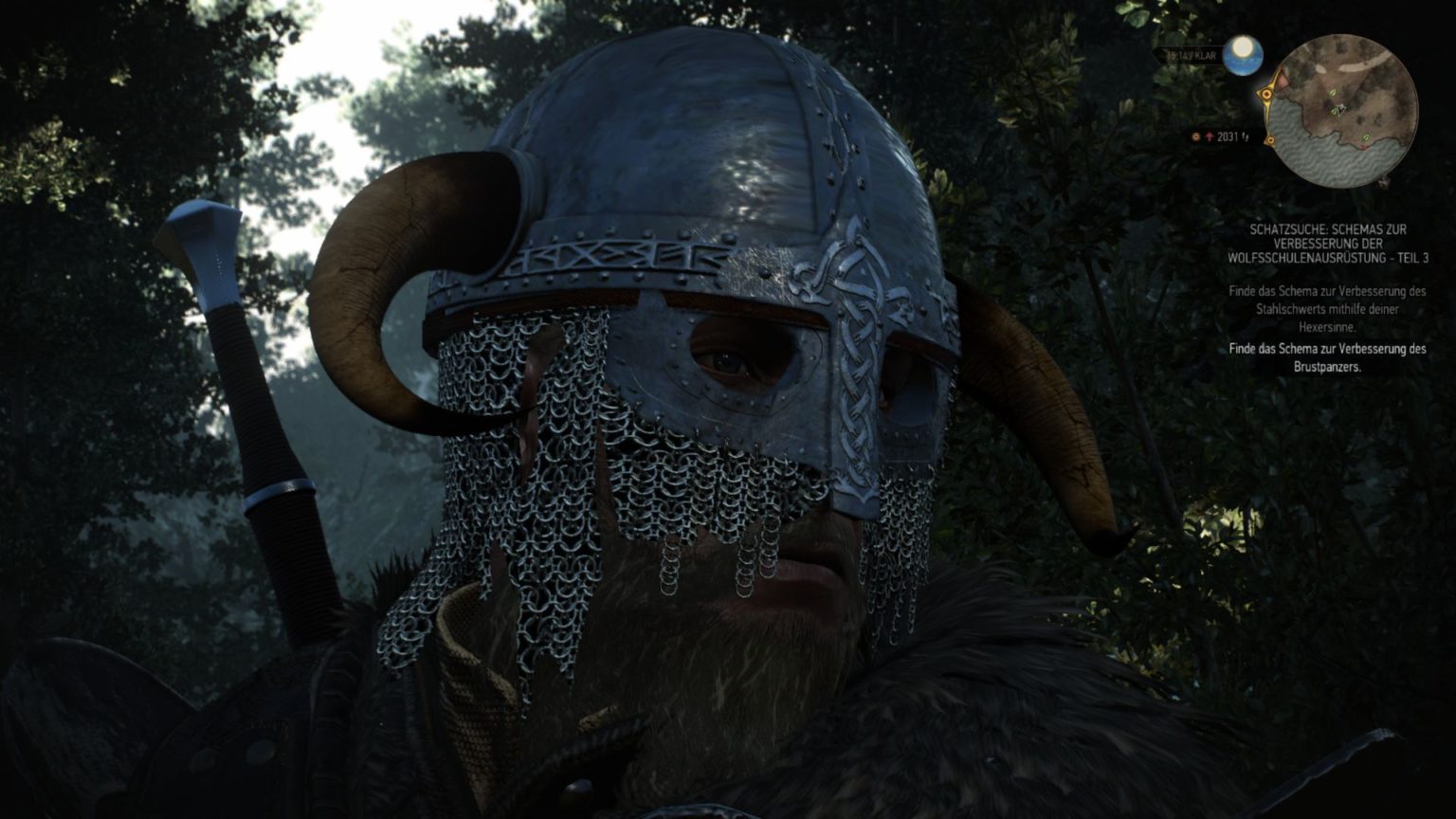Viewport: 1456px width, 819px height.
Task: Click the upper green quest marker on minimap
Action: [1332, 93]
